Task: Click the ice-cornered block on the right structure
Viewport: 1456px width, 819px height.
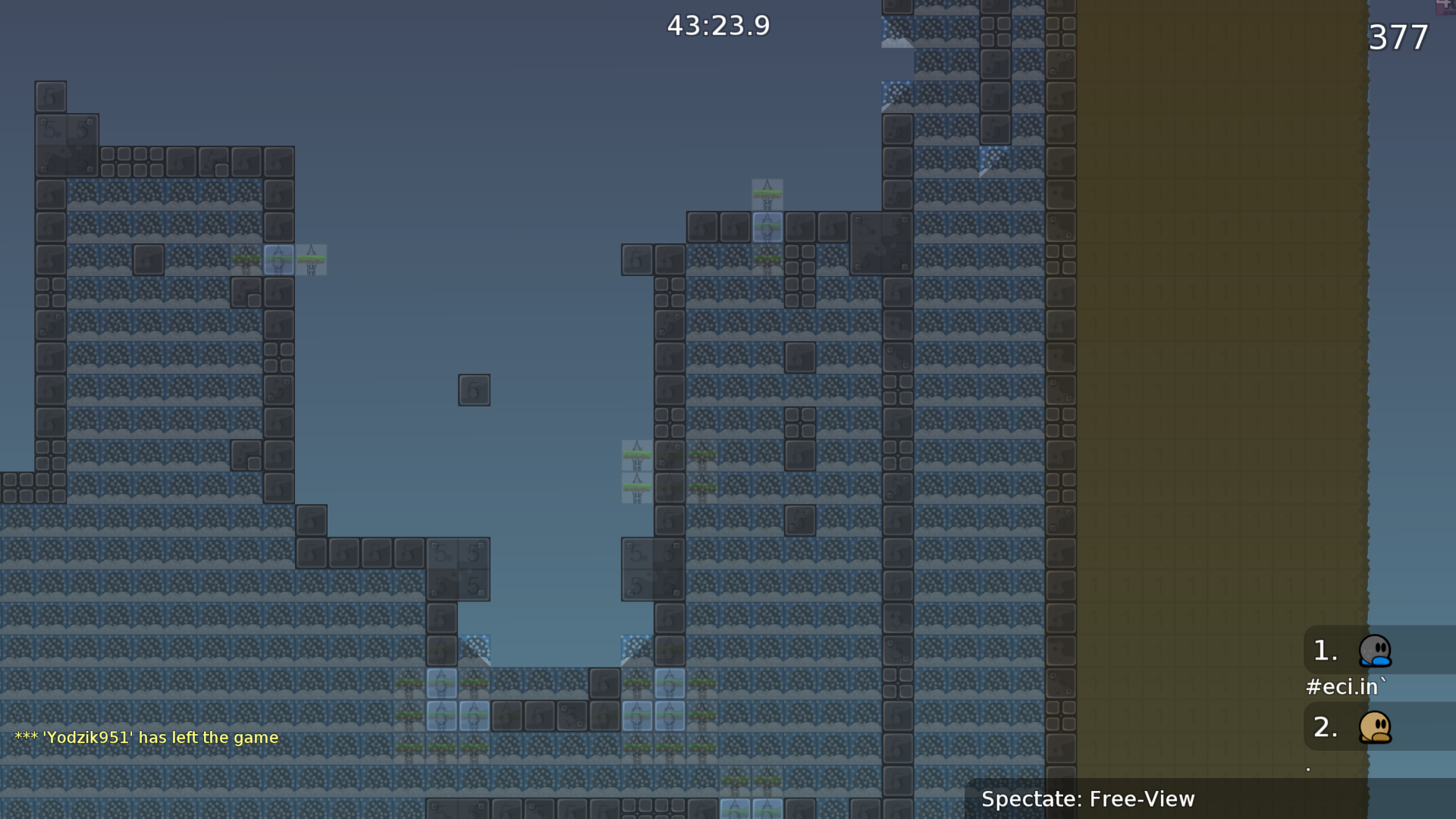Action: (993, 159)
